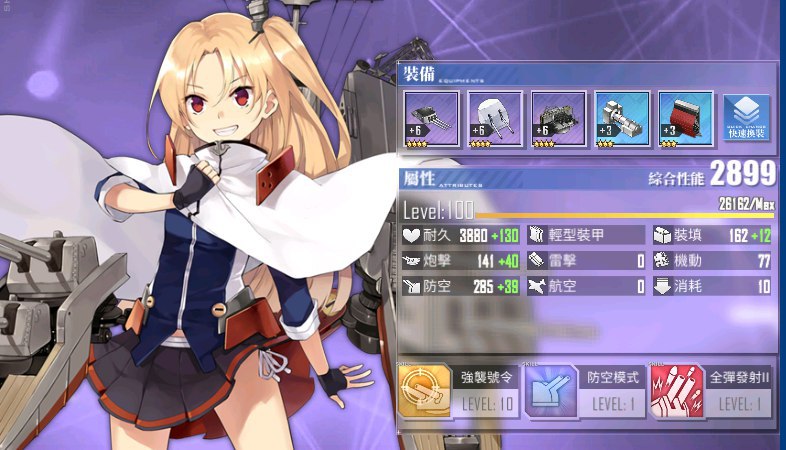View the 強襲號令 skill
This screenshot has height=450, width=786.
458,392
